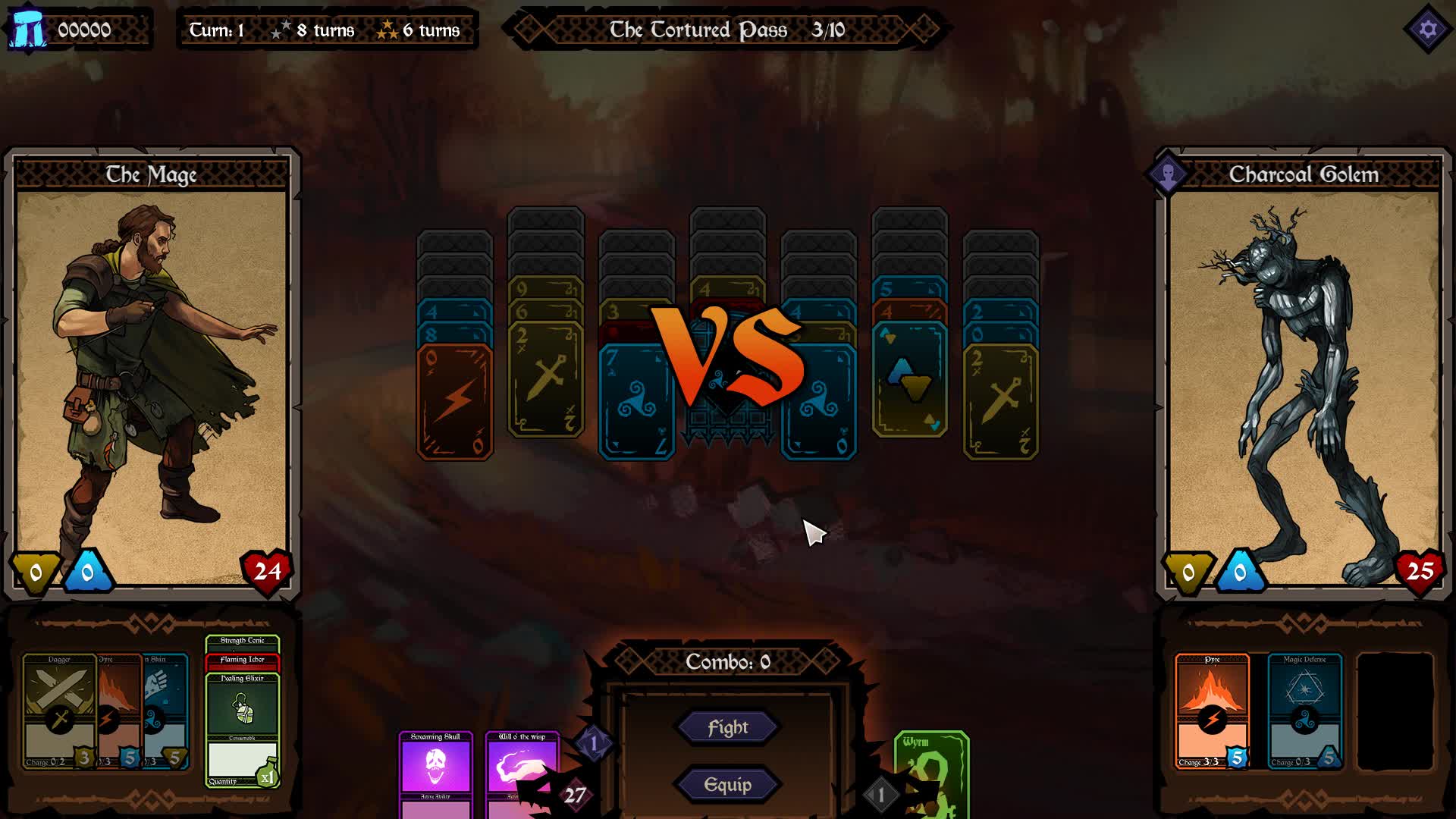
Task: Select the Screaming Skull ability card
Action: pyautogui.click(x=436, y=766)
